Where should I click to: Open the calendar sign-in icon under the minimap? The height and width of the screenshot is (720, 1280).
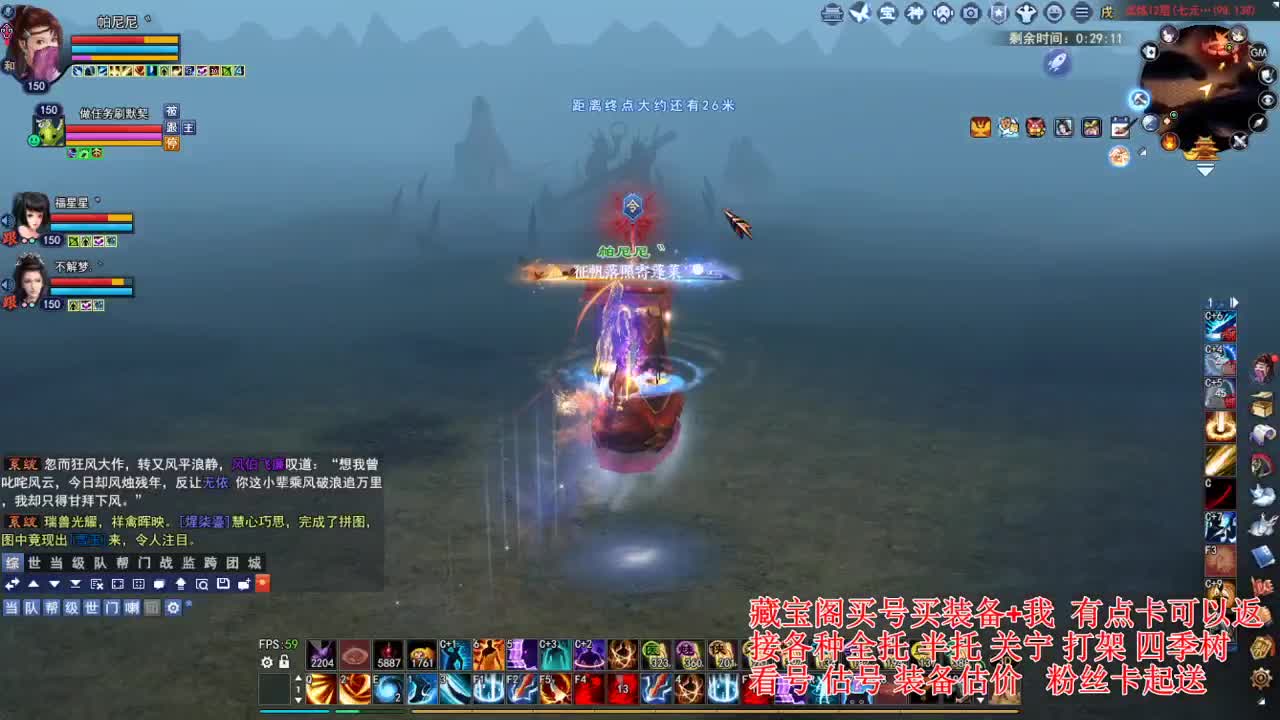tap(1122, 127)
